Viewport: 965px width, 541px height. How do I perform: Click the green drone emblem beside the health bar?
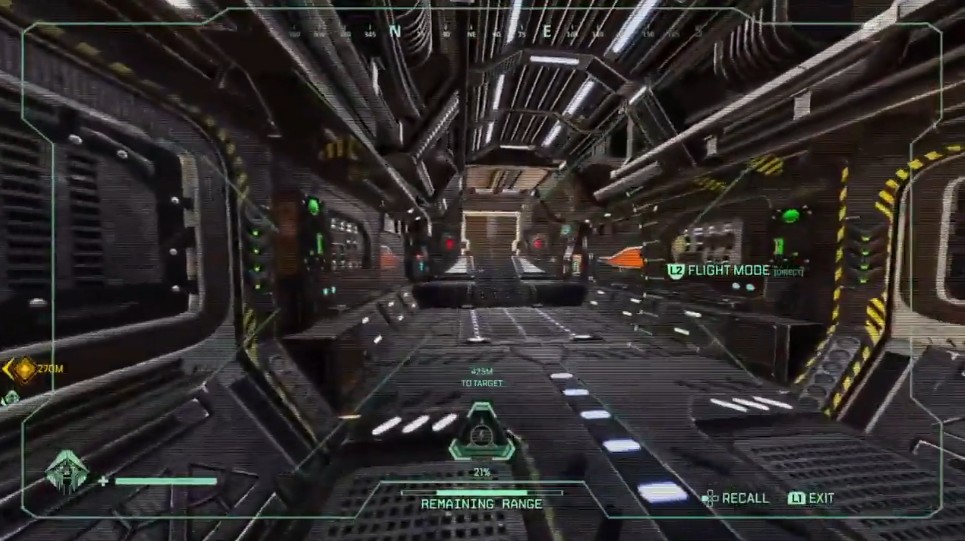[x=67, y=470]
